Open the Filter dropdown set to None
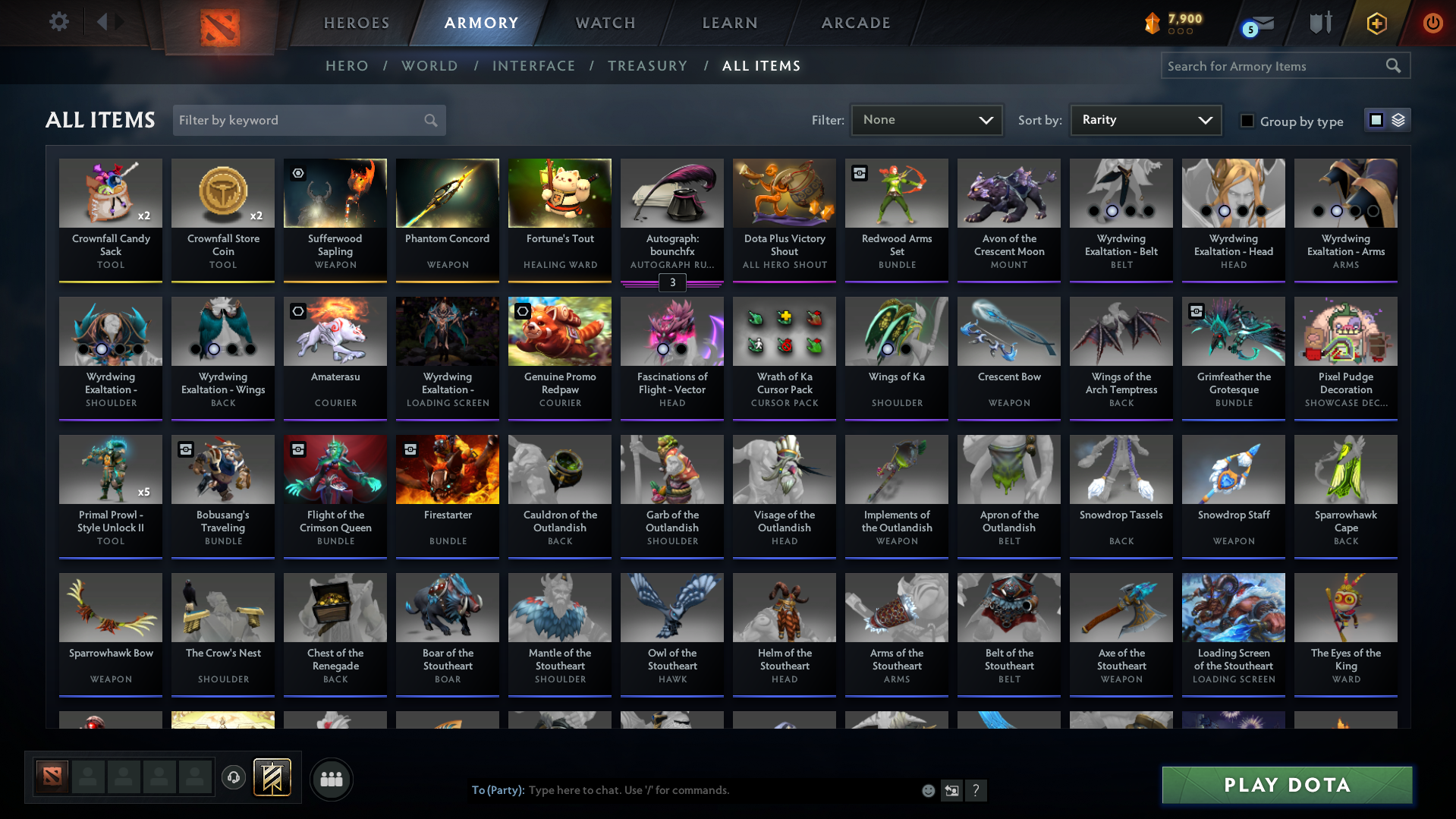 926,120
